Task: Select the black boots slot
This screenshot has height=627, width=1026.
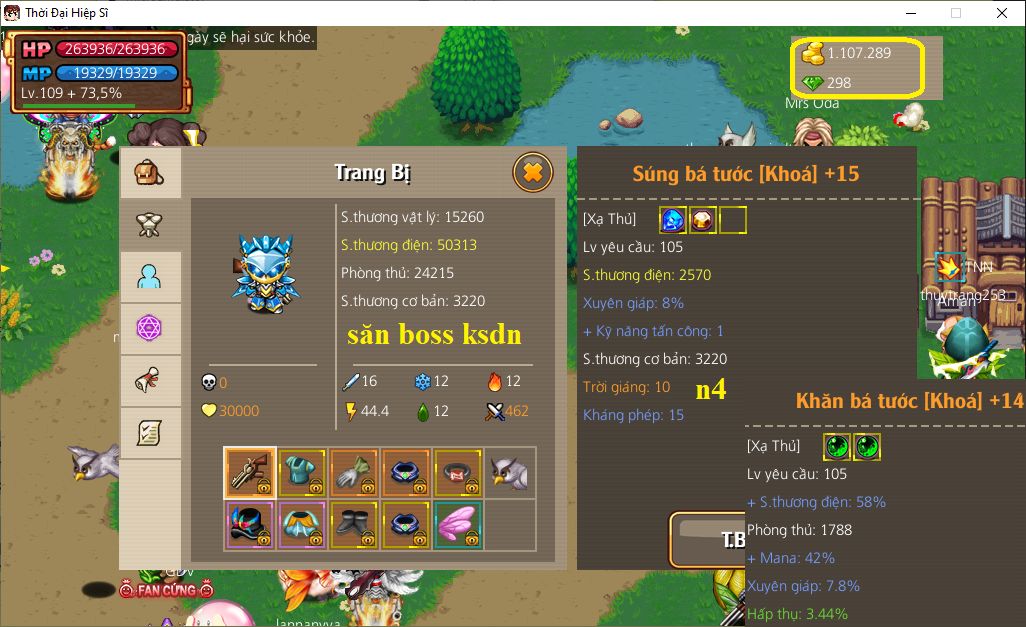Action: (x=354, y=524)
